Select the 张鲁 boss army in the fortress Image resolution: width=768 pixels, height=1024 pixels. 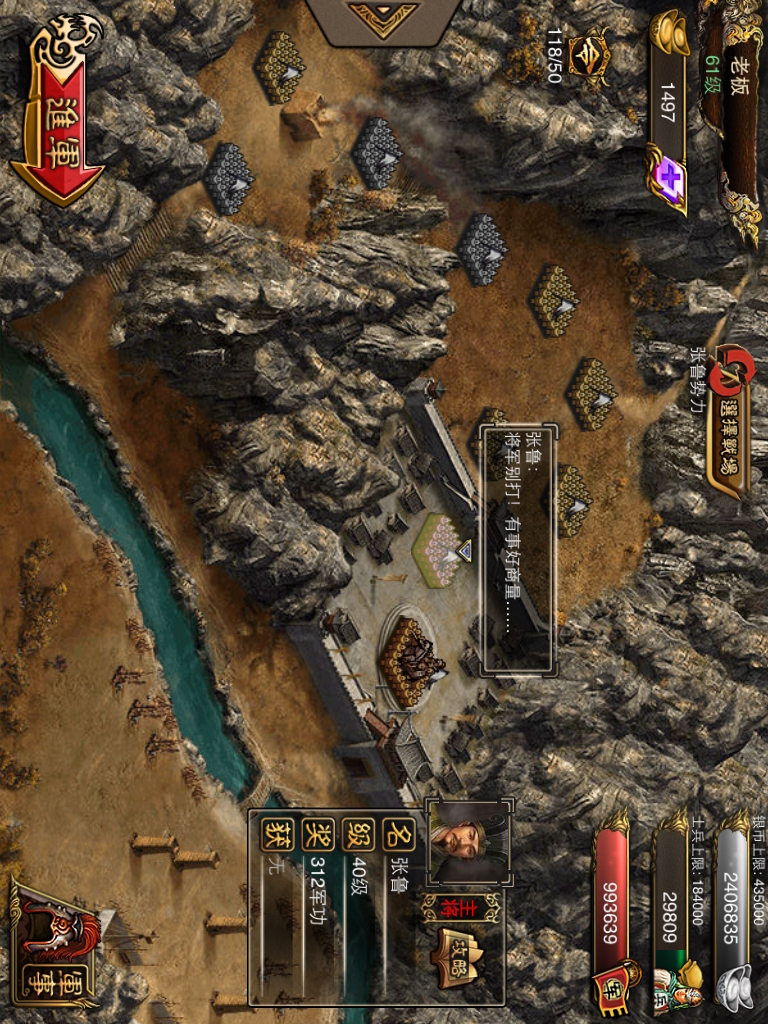tap(412, 660)
